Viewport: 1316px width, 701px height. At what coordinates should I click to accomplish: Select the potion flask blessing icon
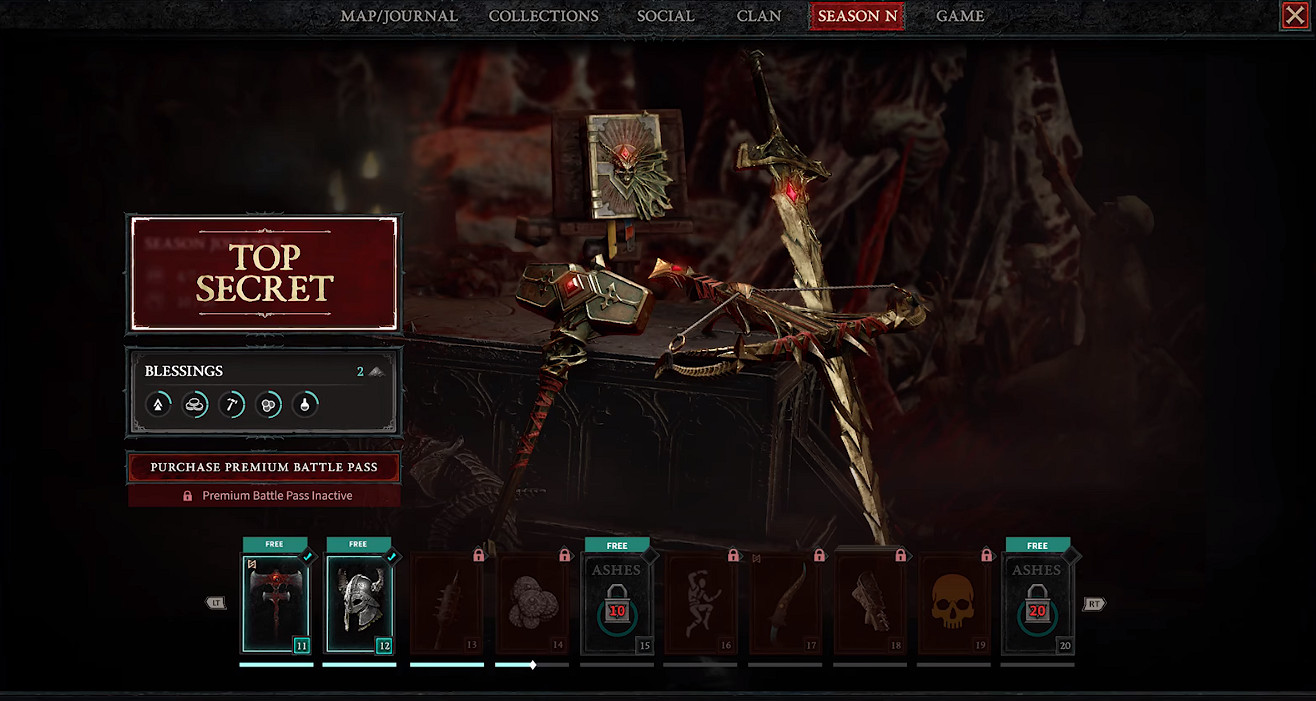click(x=305, y=404)
